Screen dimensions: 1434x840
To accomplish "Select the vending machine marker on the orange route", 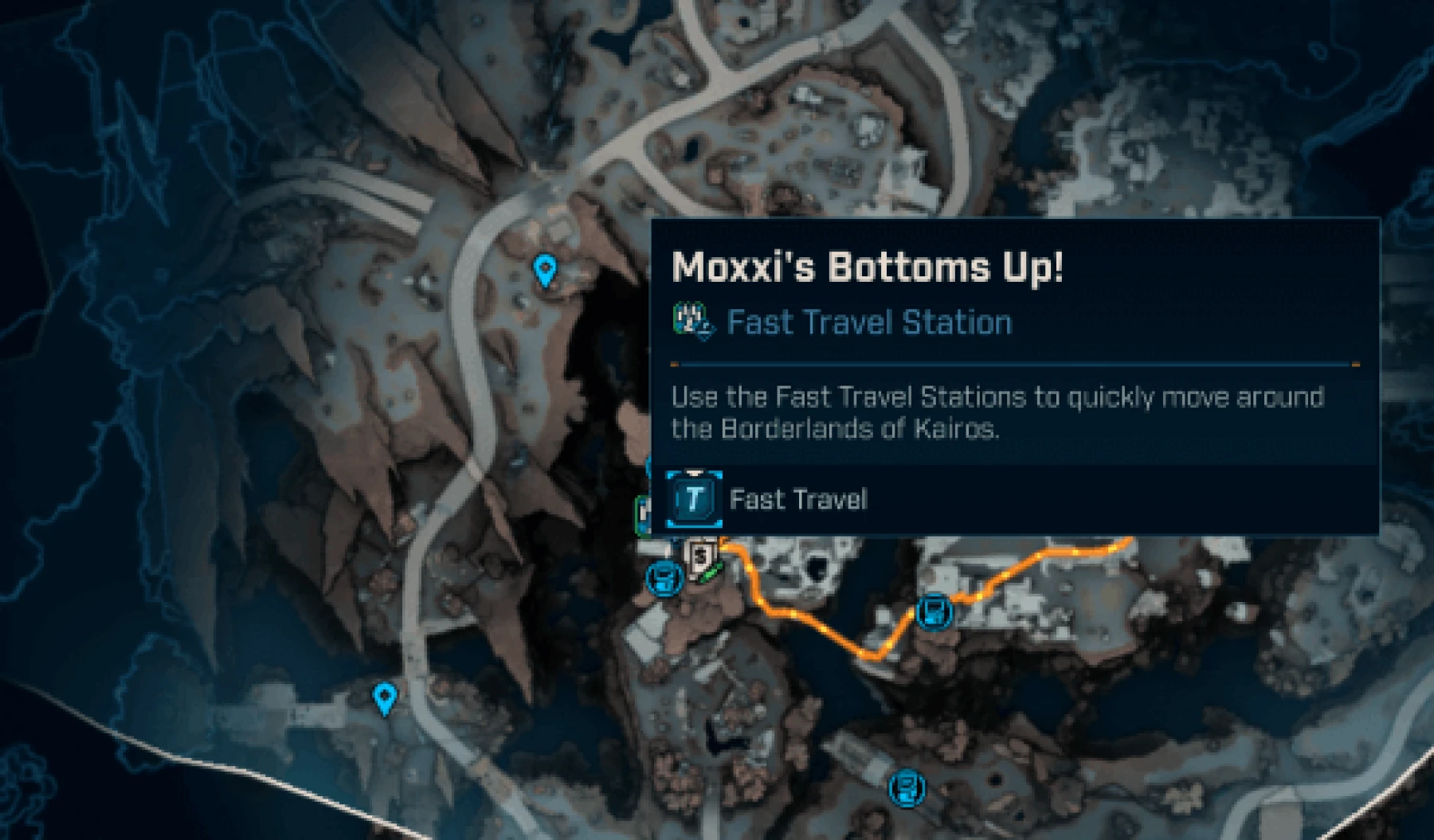I will point(934,611).
